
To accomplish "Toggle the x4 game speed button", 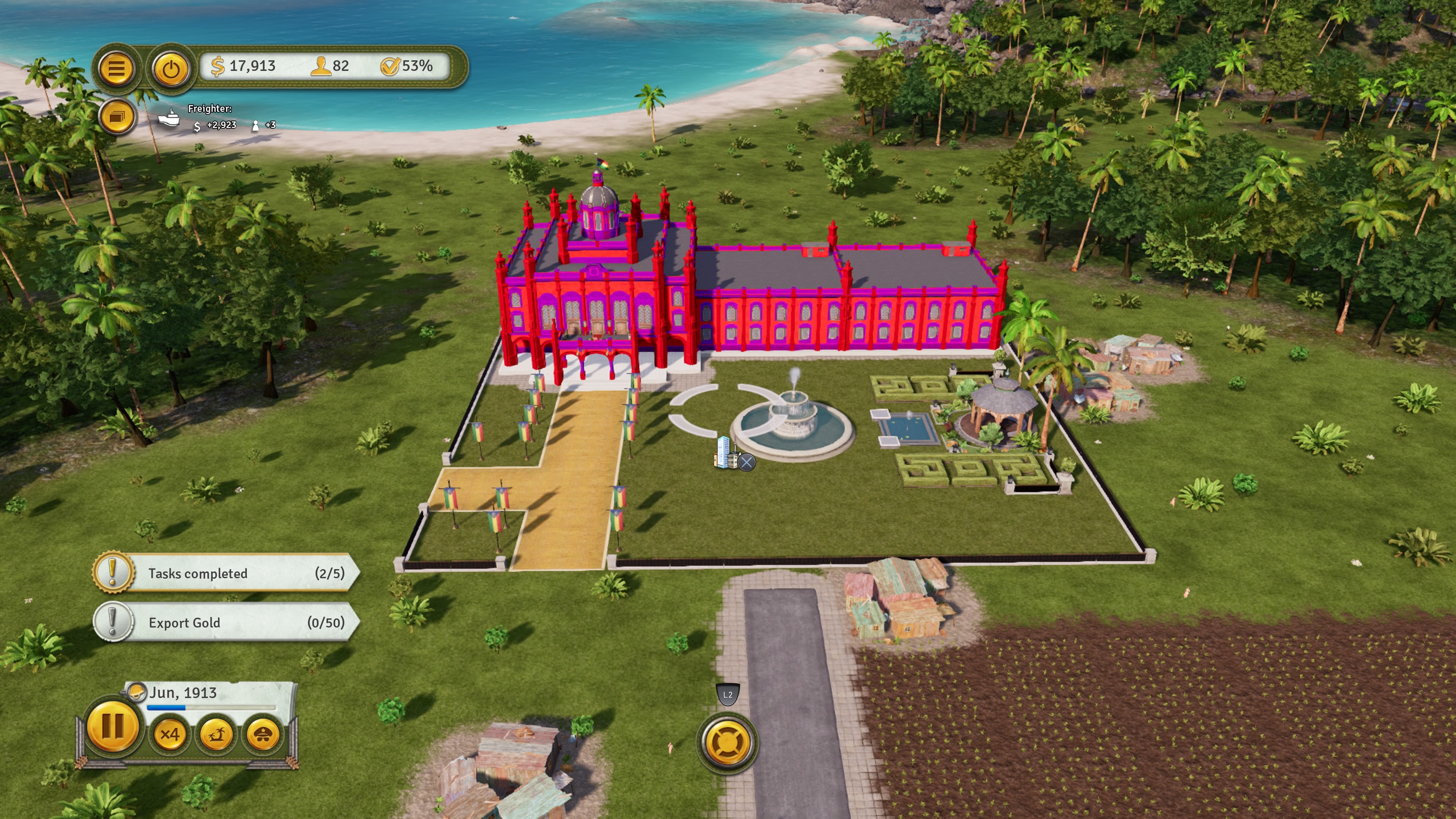I will click(x=169, y=734).
